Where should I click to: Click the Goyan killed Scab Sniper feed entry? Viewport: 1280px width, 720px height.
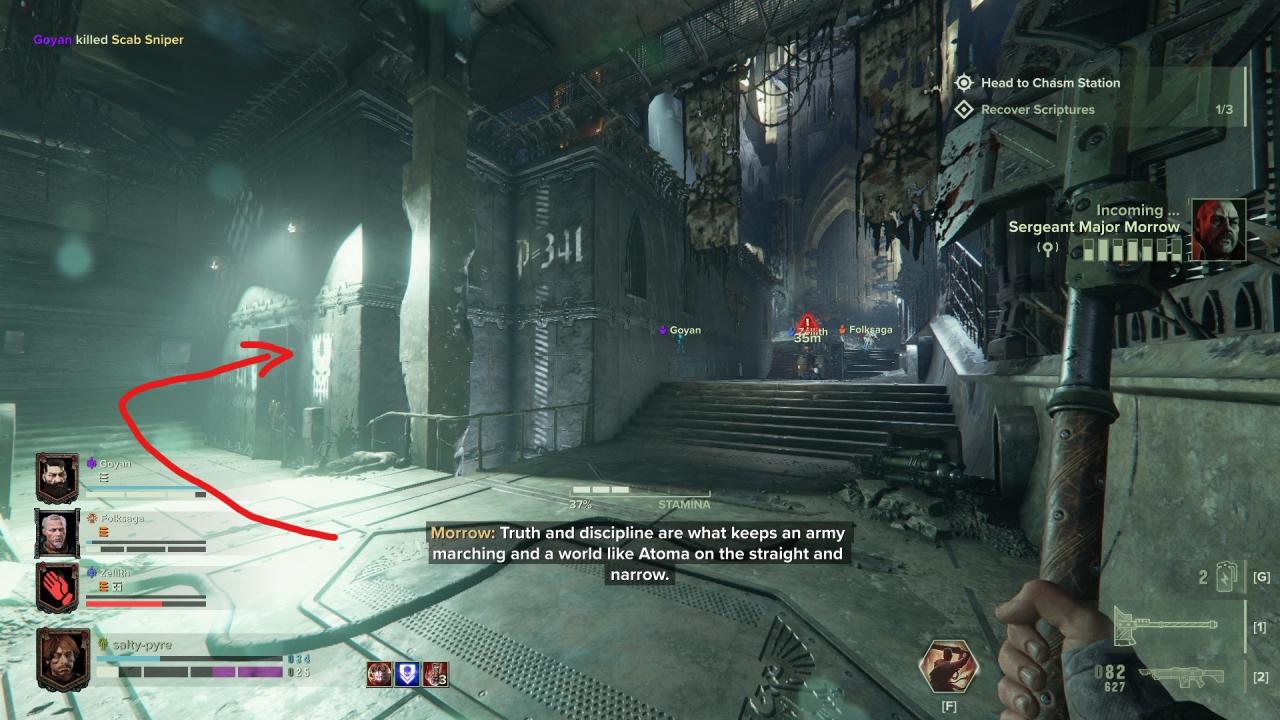(108, 40)
